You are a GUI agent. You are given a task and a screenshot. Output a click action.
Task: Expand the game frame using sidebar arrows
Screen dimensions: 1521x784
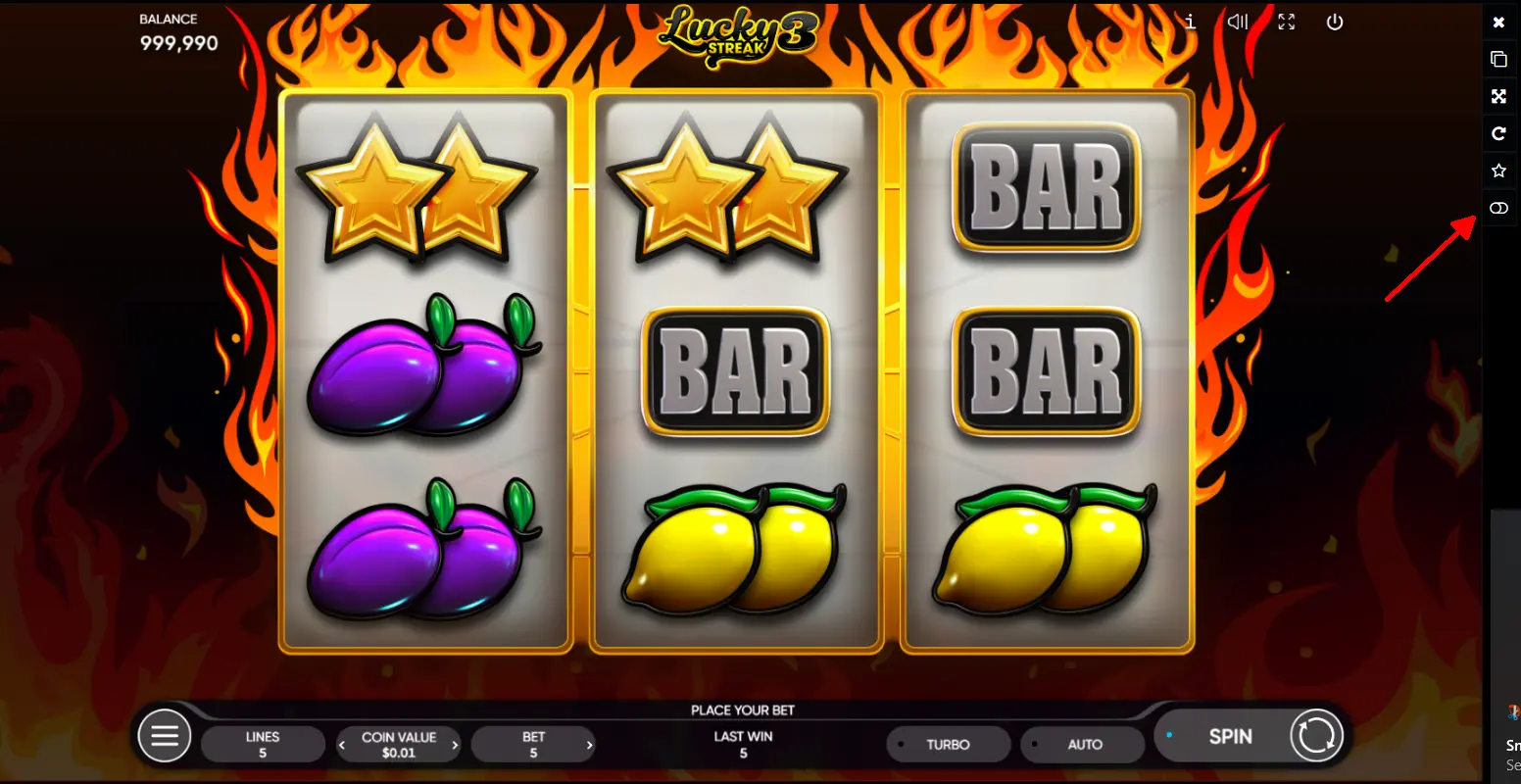(1498, 96)
